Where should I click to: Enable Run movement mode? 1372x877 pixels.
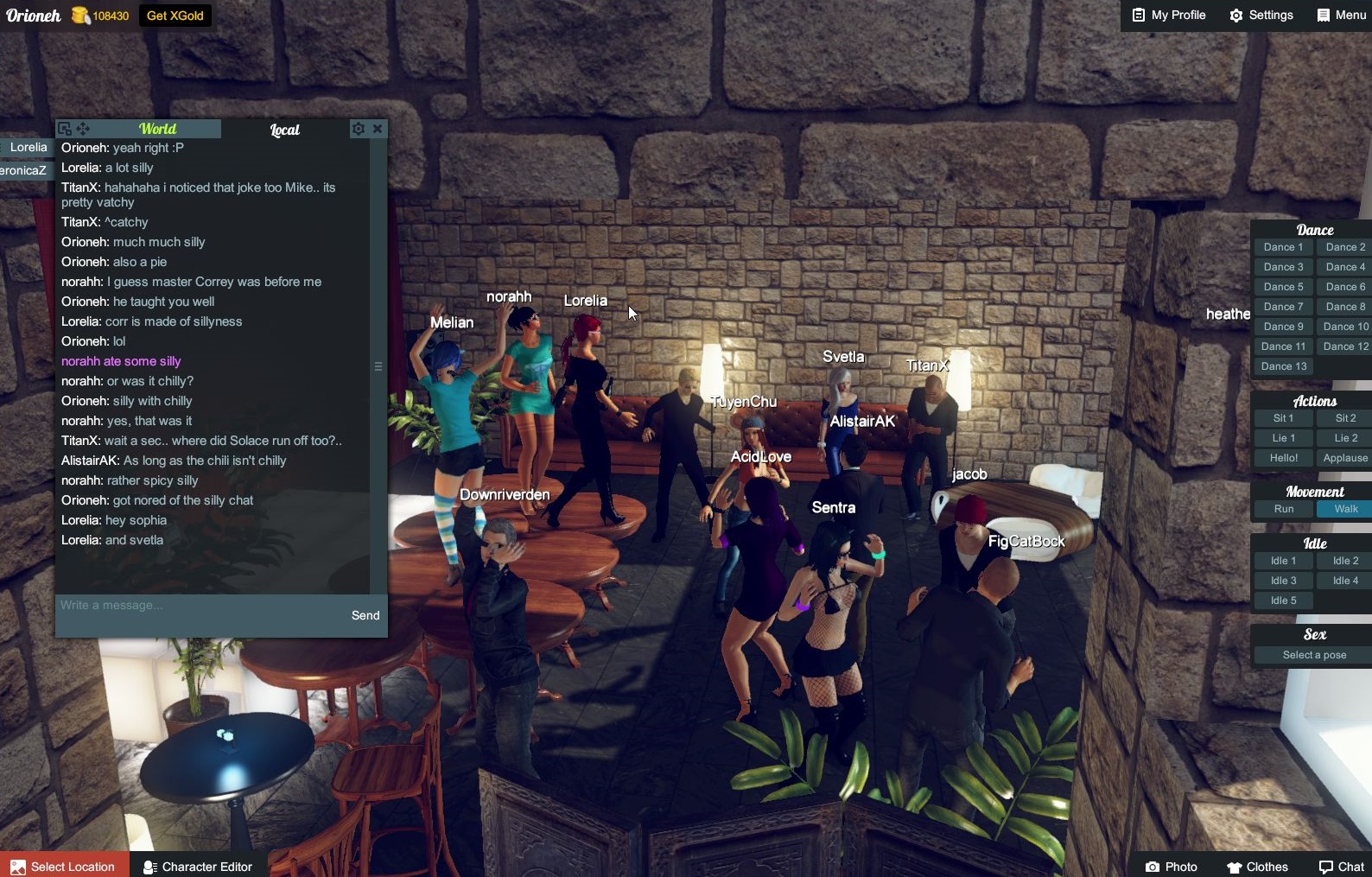pyautogui.click(x=1282, y=509)
